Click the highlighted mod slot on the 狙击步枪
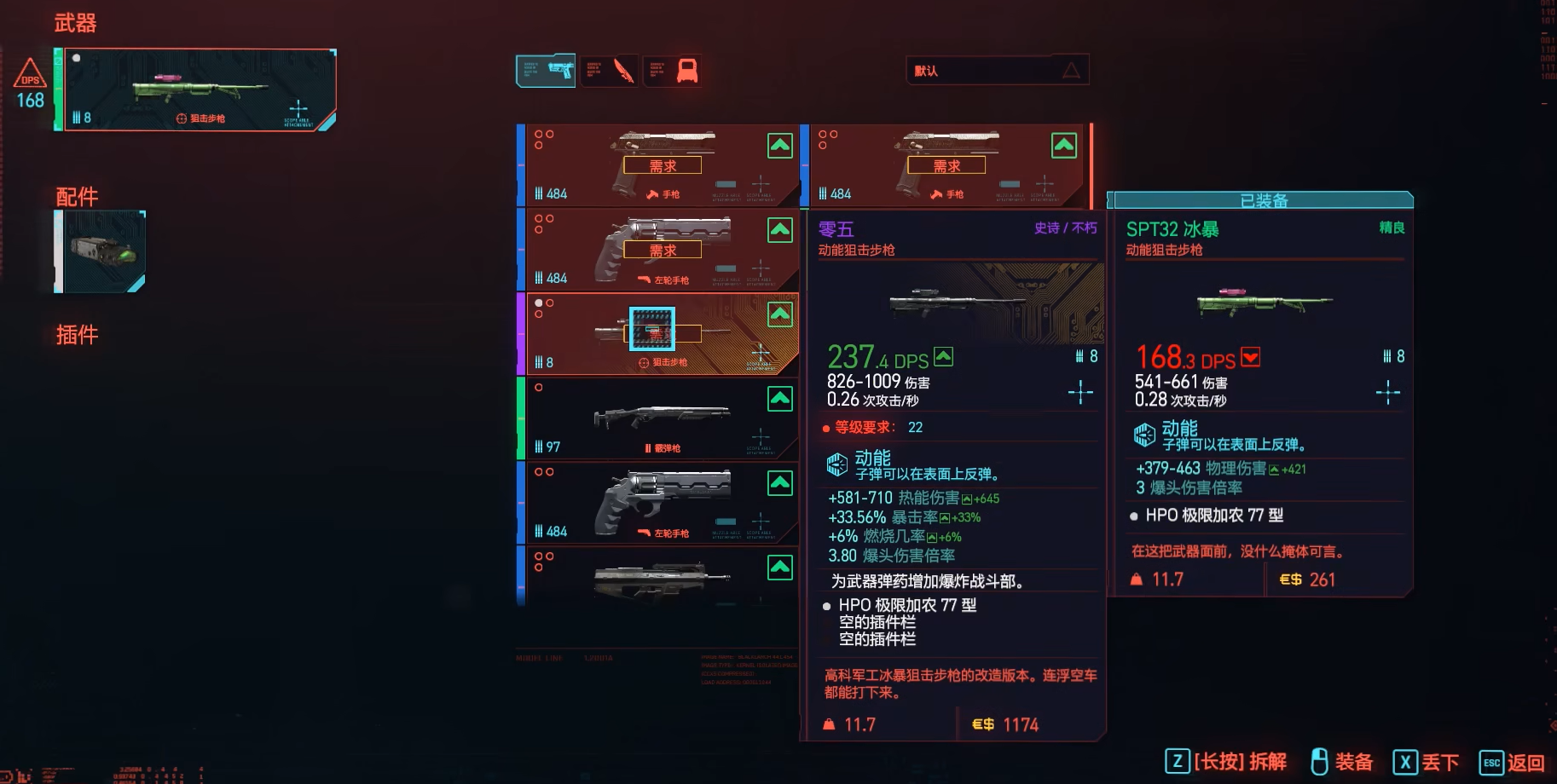 [651, 330]
